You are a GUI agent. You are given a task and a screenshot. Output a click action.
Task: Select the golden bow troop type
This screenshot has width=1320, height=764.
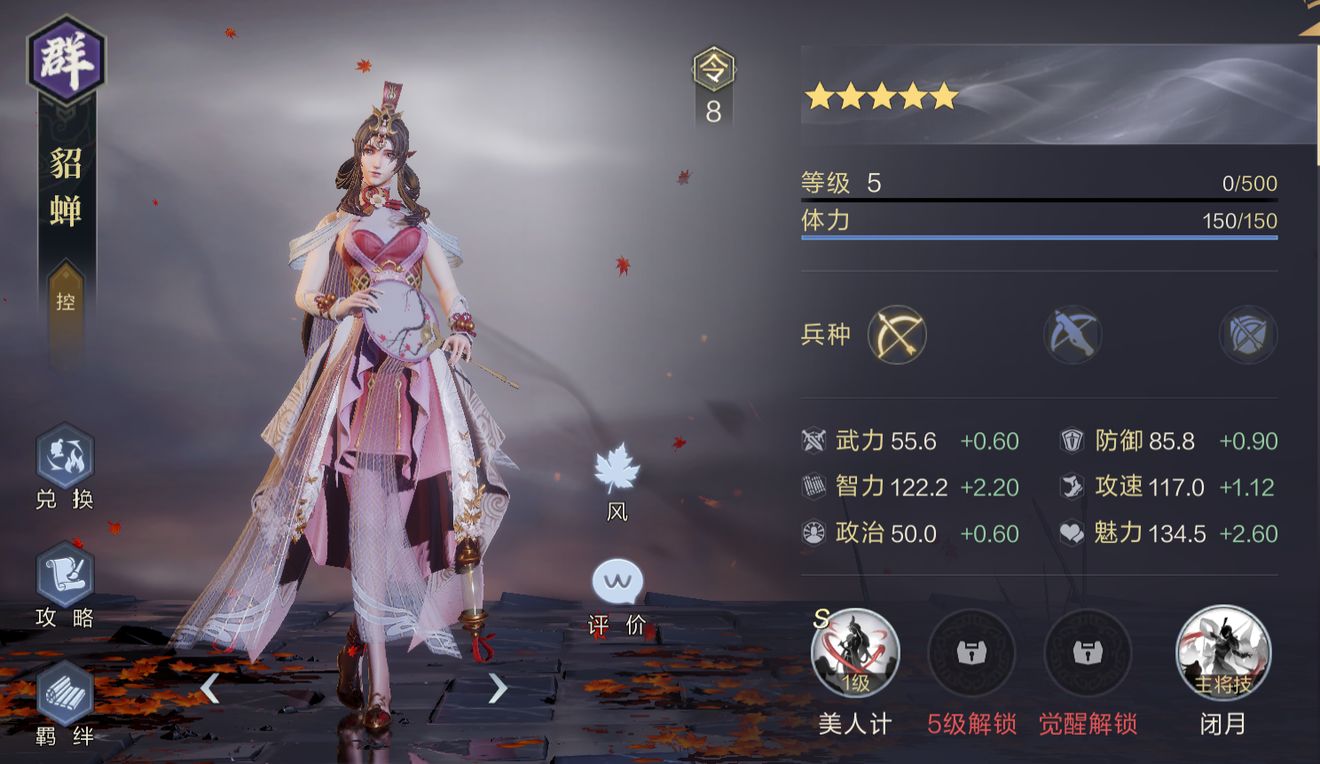tap(897, 334)
